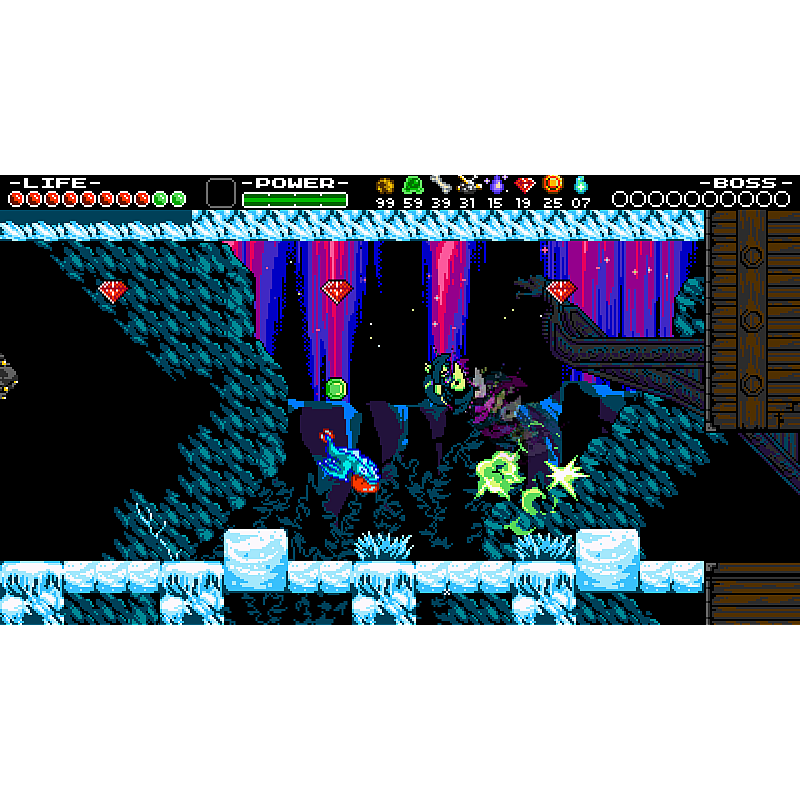The width and height of the screenshot is (800, 800).
Task: Click the gold nugget resource icon
Action: [x=385, y=185]
